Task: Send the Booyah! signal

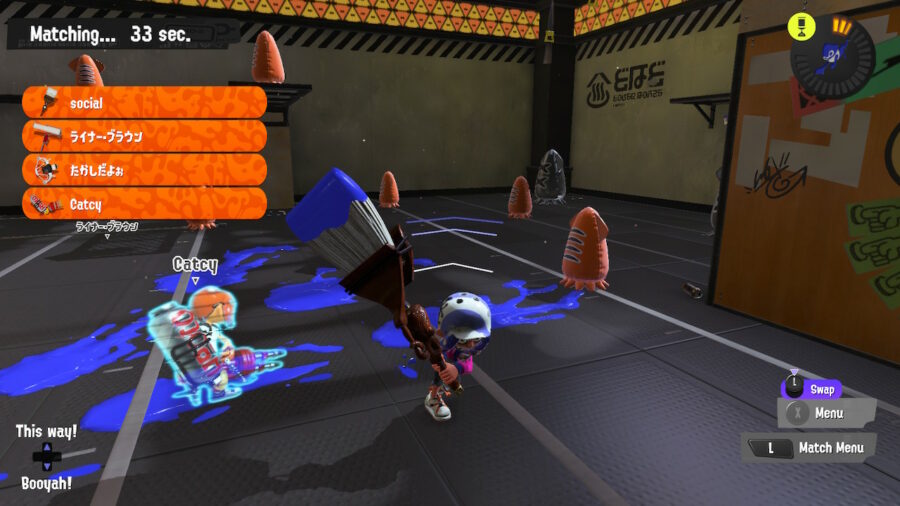Action: coord(46,483)
